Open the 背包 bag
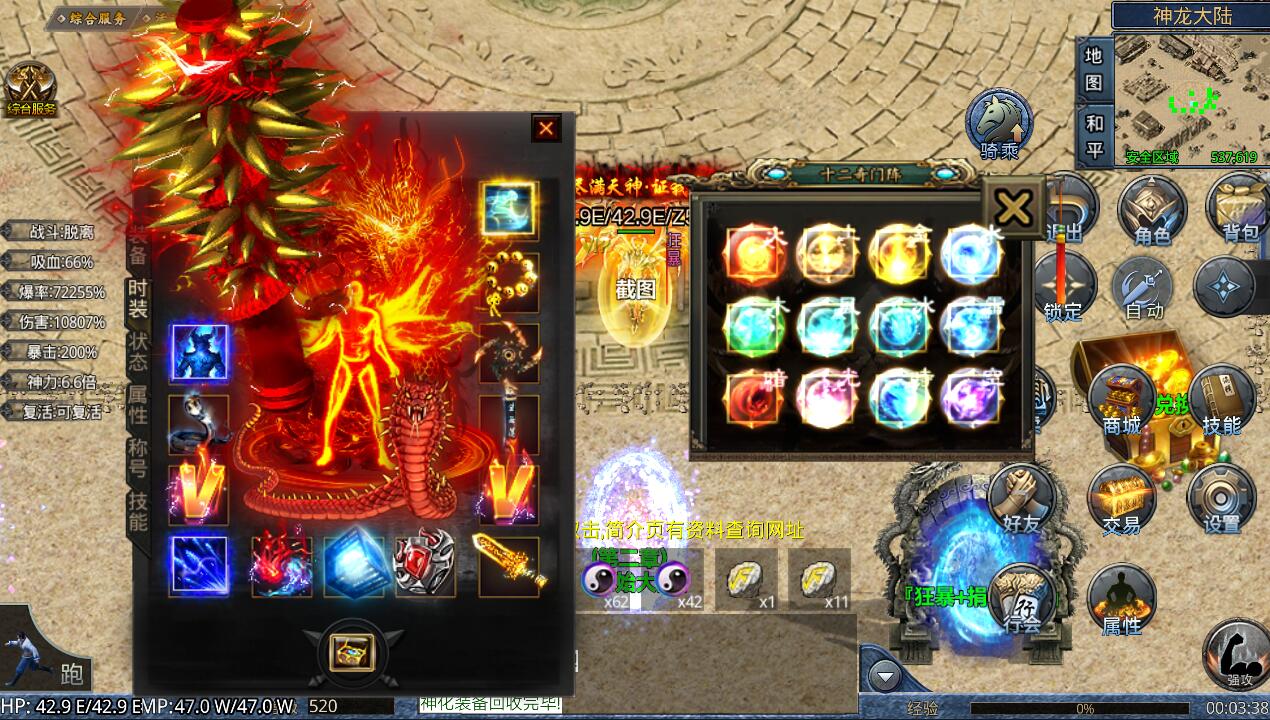 (1238, 207)
